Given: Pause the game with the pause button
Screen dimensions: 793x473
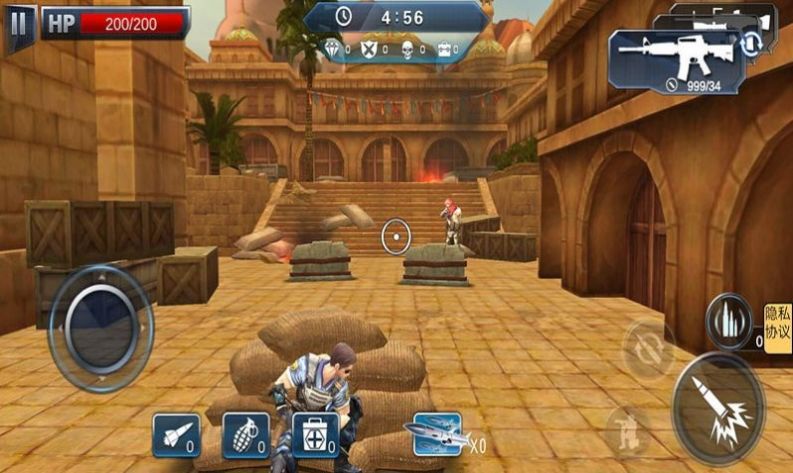Looking at the screenshot, I should tap(19, 23).
